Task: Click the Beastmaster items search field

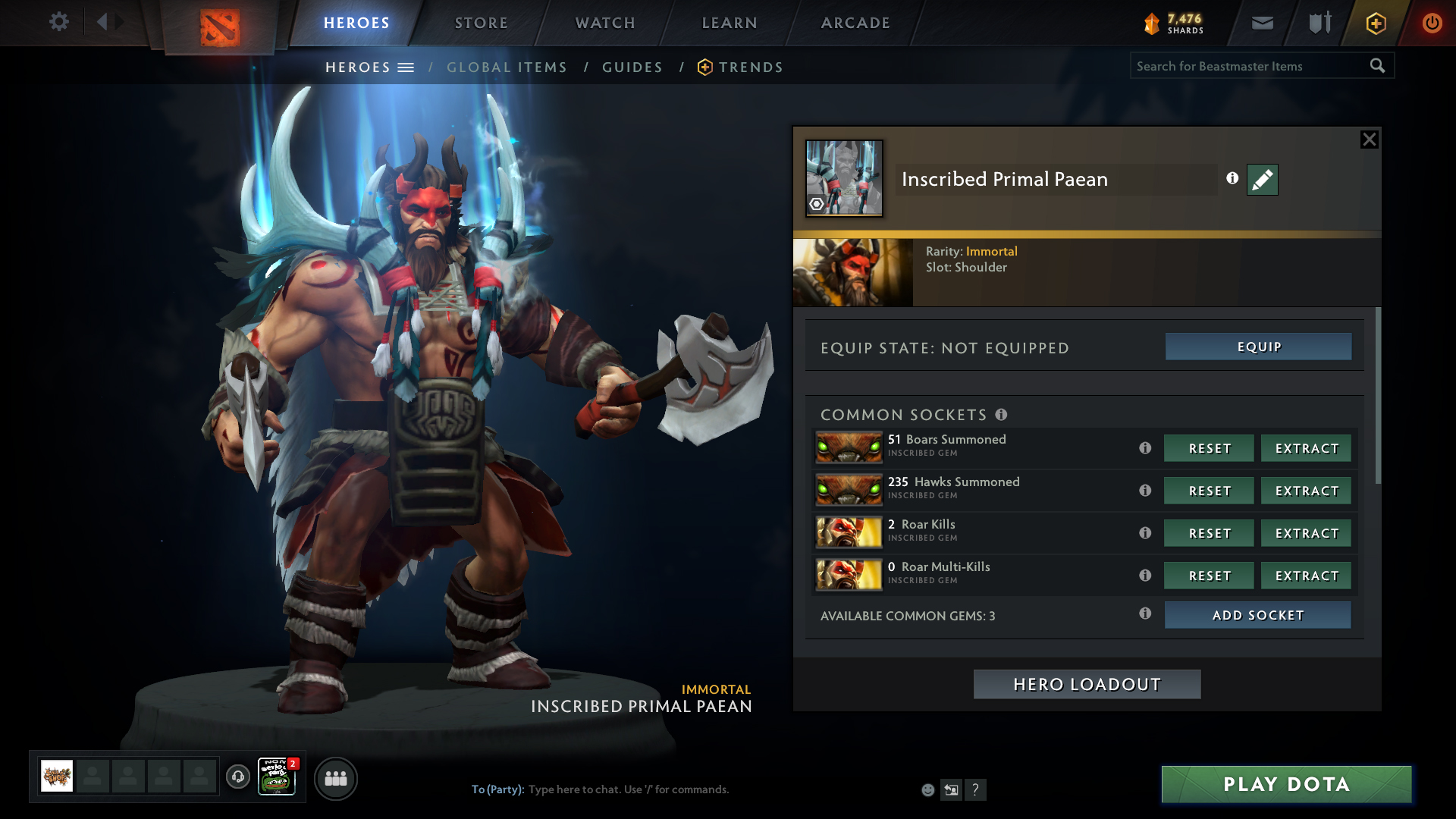Action: pyautogui.click(x=1250, y=67)
